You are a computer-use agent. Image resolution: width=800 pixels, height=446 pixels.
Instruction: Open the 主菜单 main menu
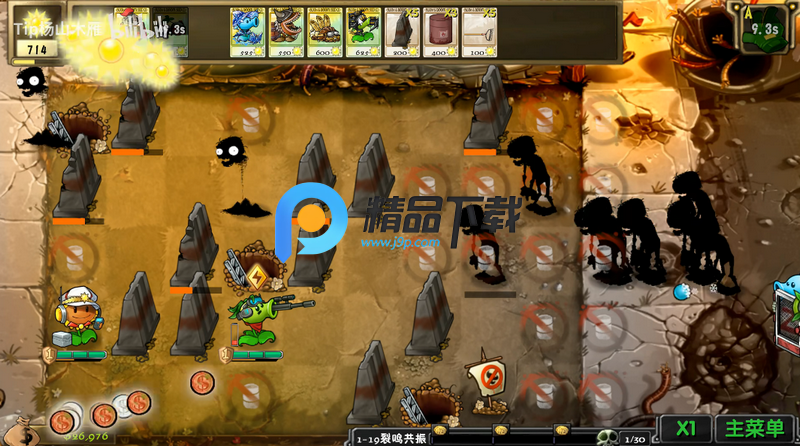pyautogui.click(x=754, y=428)
